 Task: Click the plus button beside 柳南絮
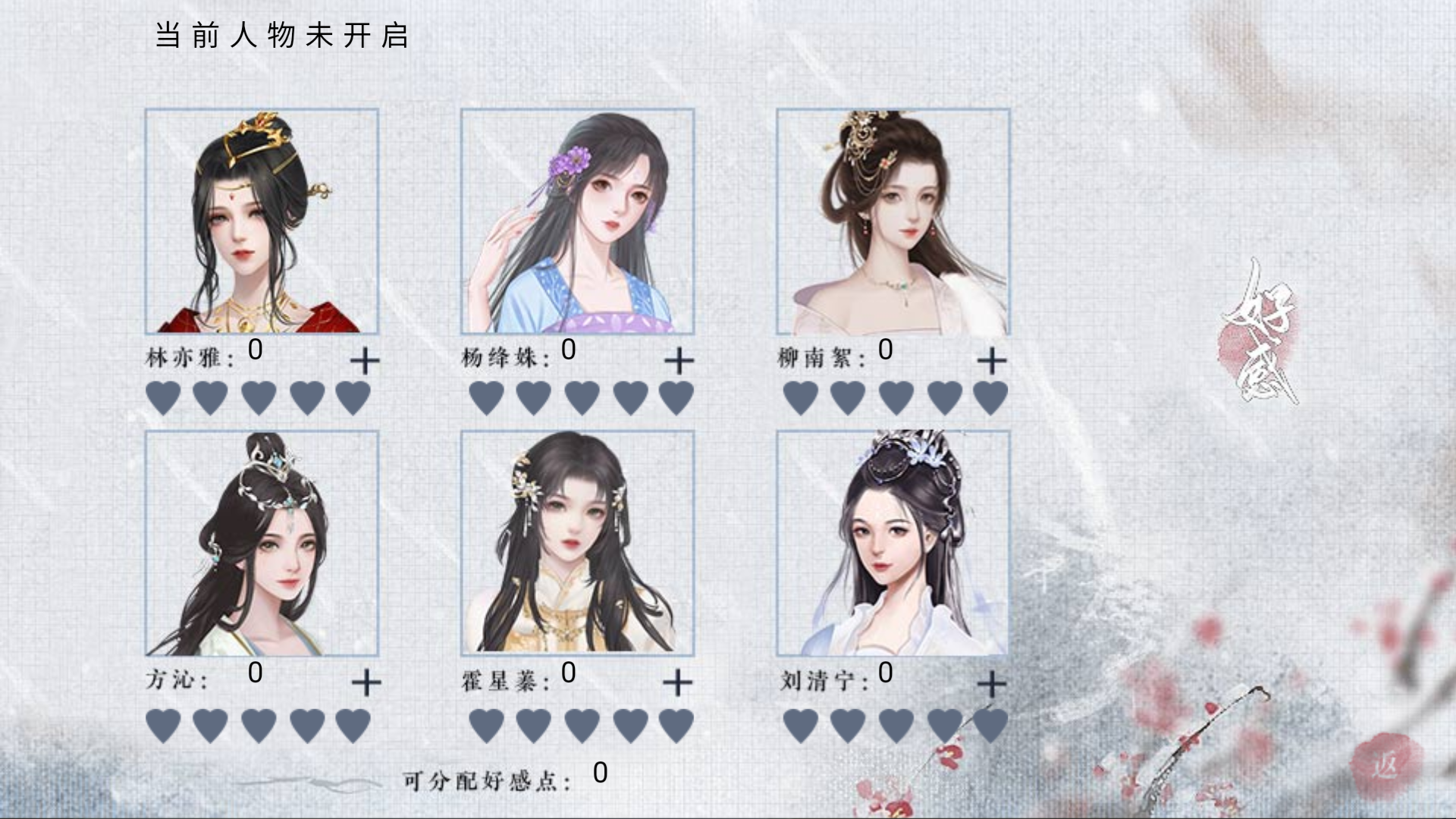992,361
